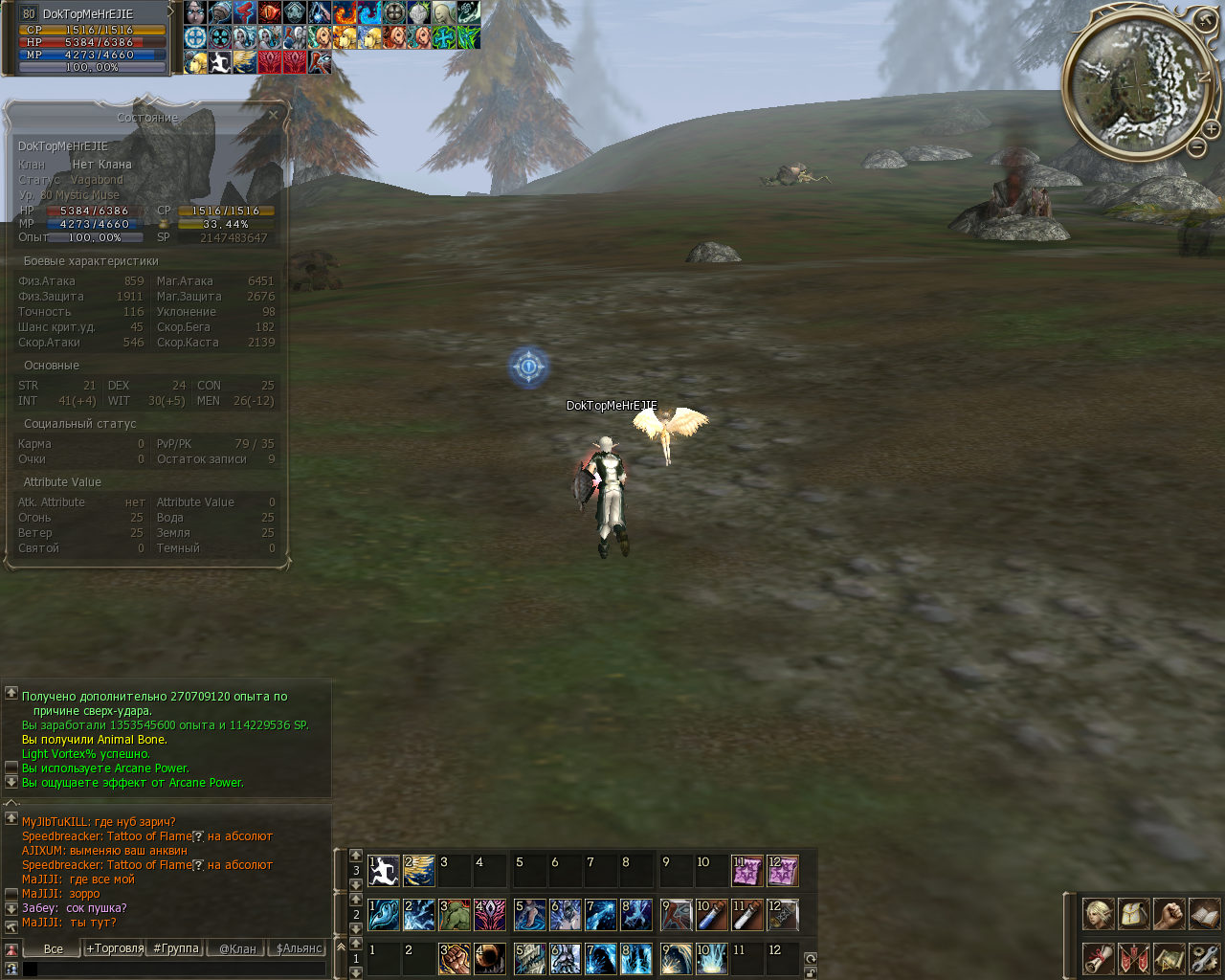The width and height of the screenshot is (1225, 980).
Task: Open the #Группа chat tab
Action: [x=176, y=948]
